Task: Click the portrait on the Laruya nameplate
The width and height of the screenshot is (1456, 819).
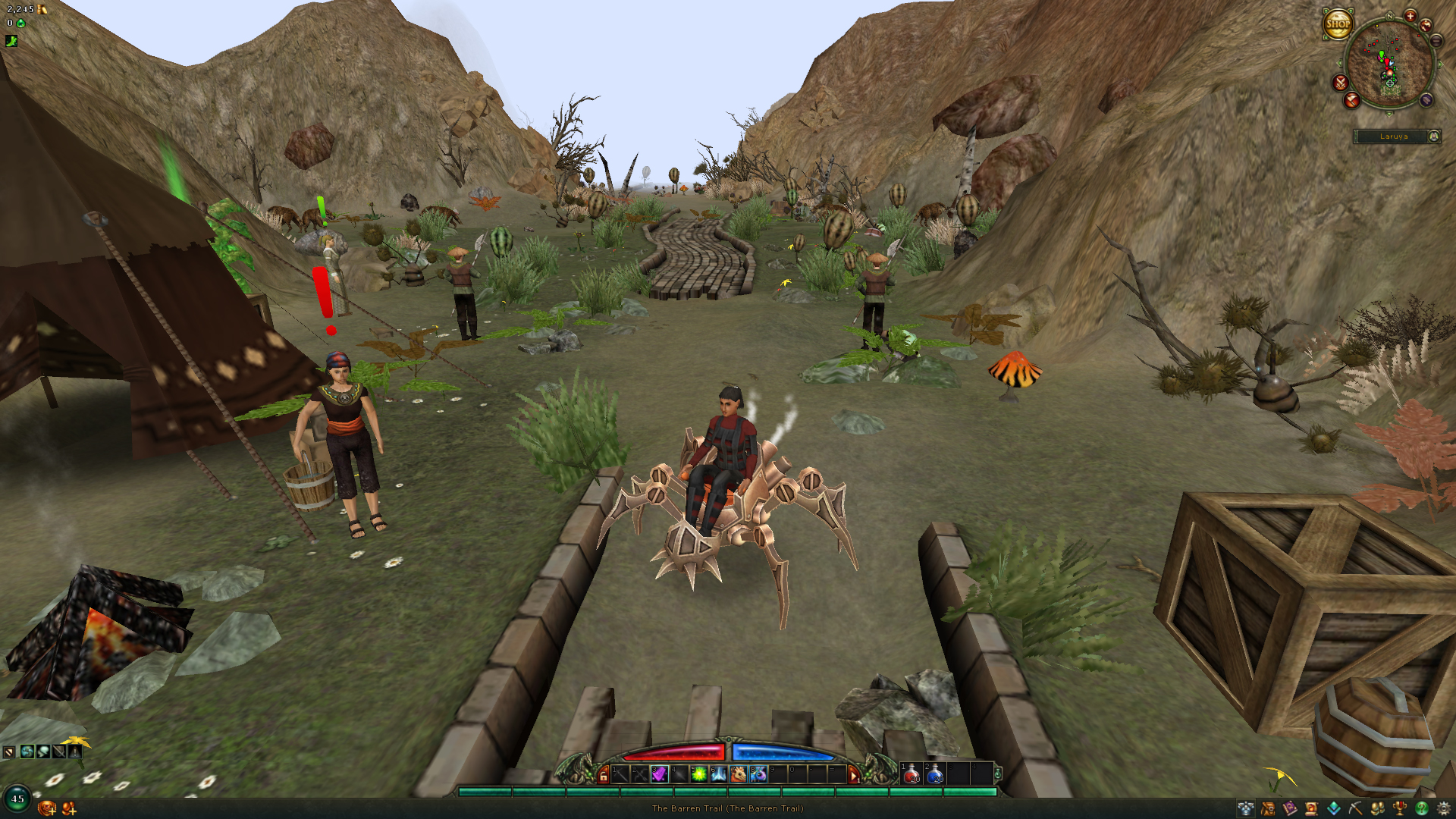Action: pos(1434,136)
